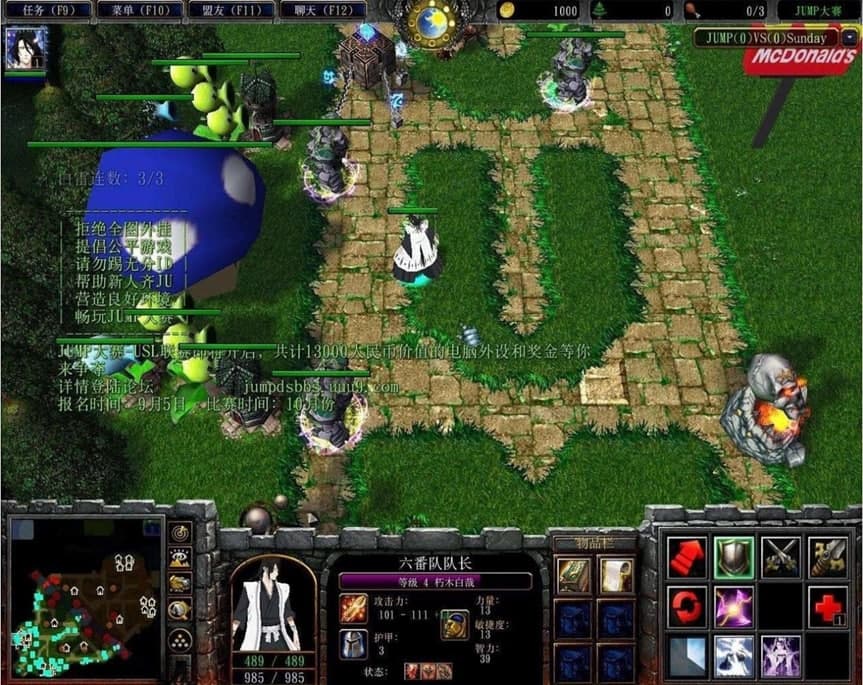Click the red circular arrows command icon
The width and height of the screenshot is (863, 685).
tap(685, 606)
